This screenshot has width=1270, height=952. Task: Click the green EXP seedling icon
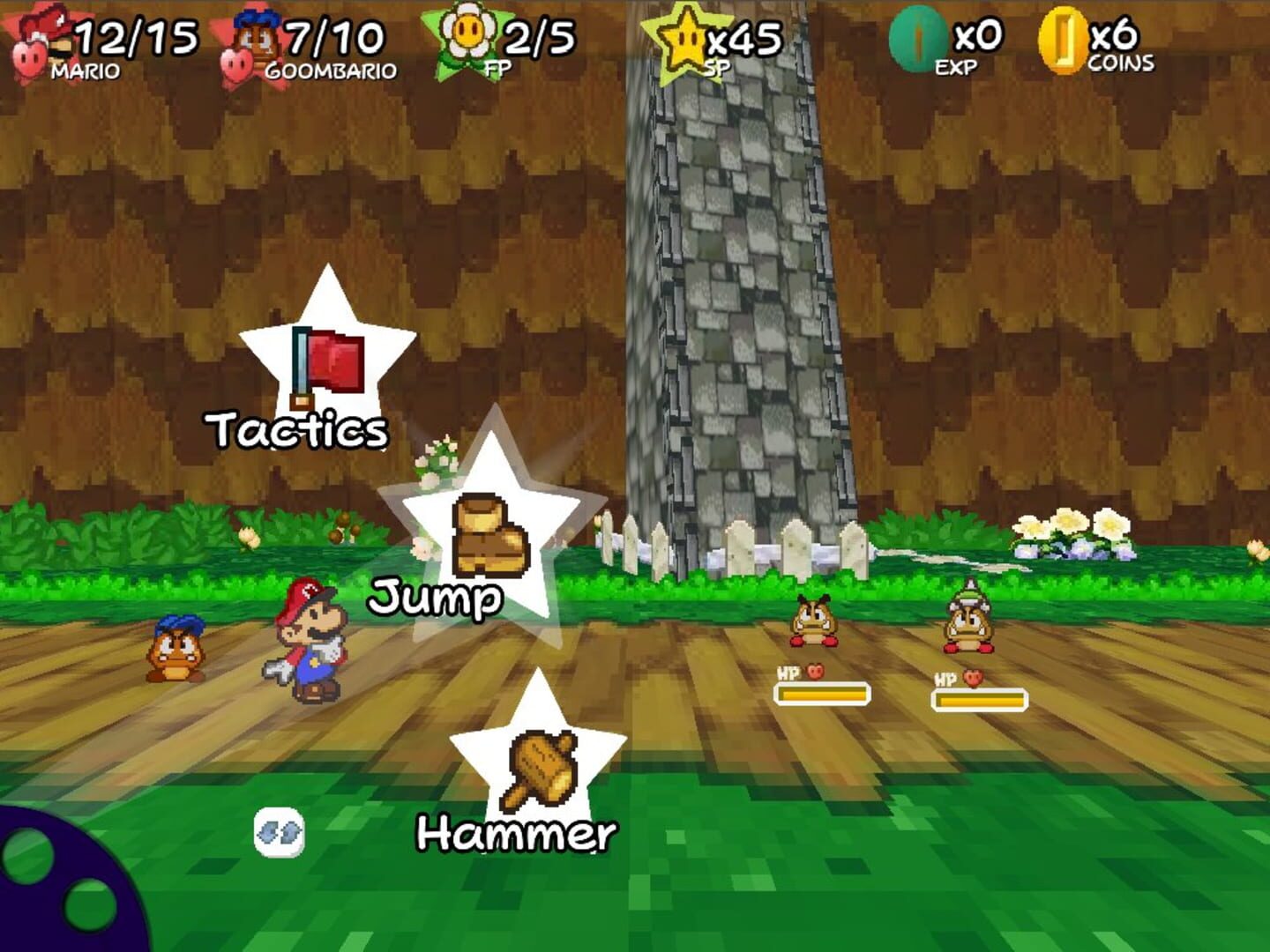click(x=917, y=37)
